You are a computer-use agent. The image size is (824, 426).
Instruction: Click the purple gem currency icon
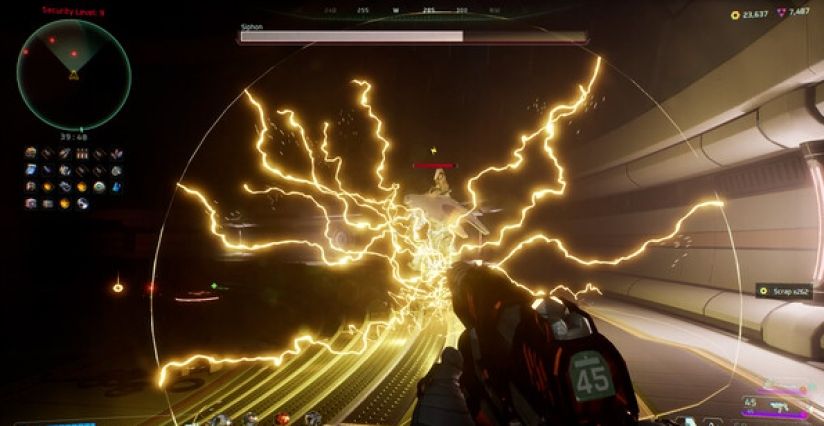click(779, 14)
